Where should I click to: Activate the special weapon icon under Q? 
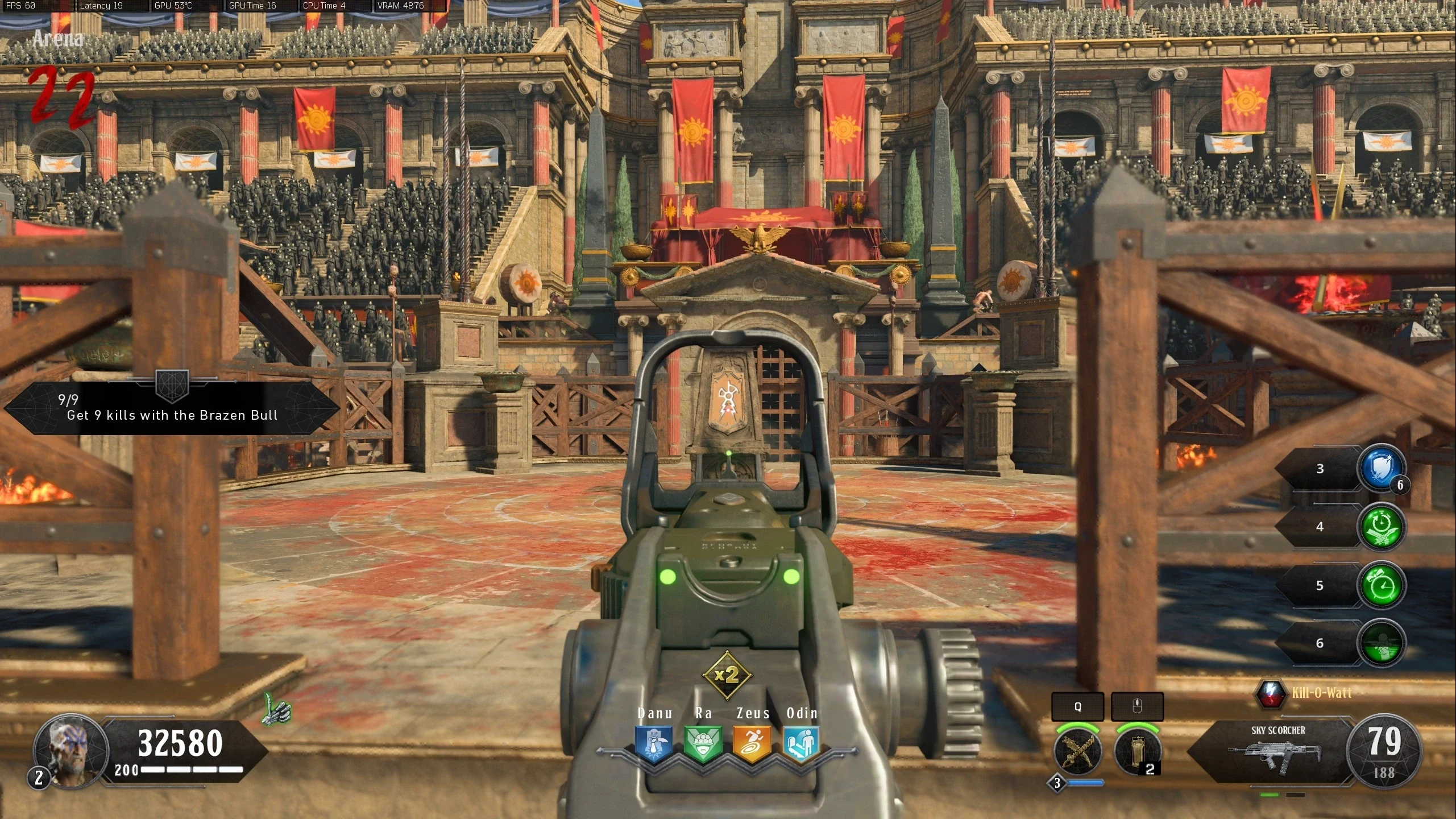(1078, 751)
